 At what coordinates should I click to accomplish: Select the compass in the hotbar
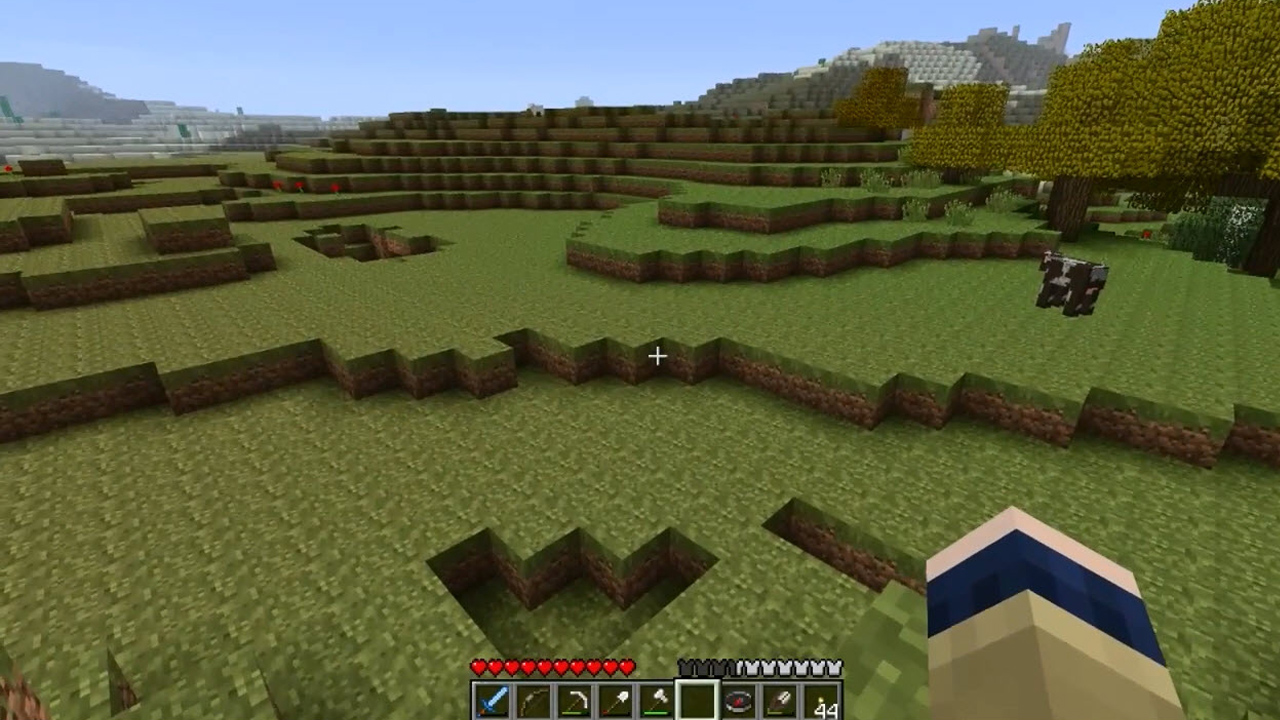pos(740,700)
